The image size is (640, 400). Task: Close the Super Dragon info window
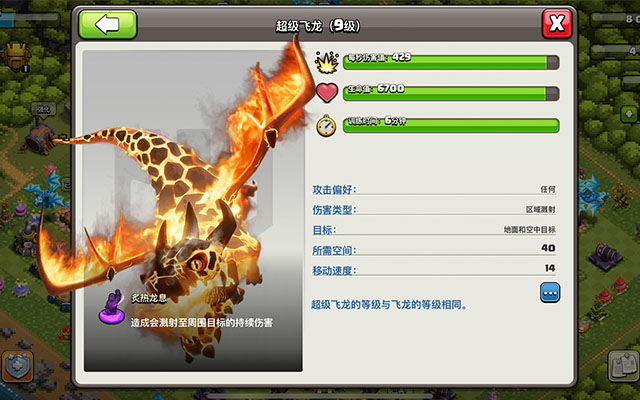(x=557, y=24)
